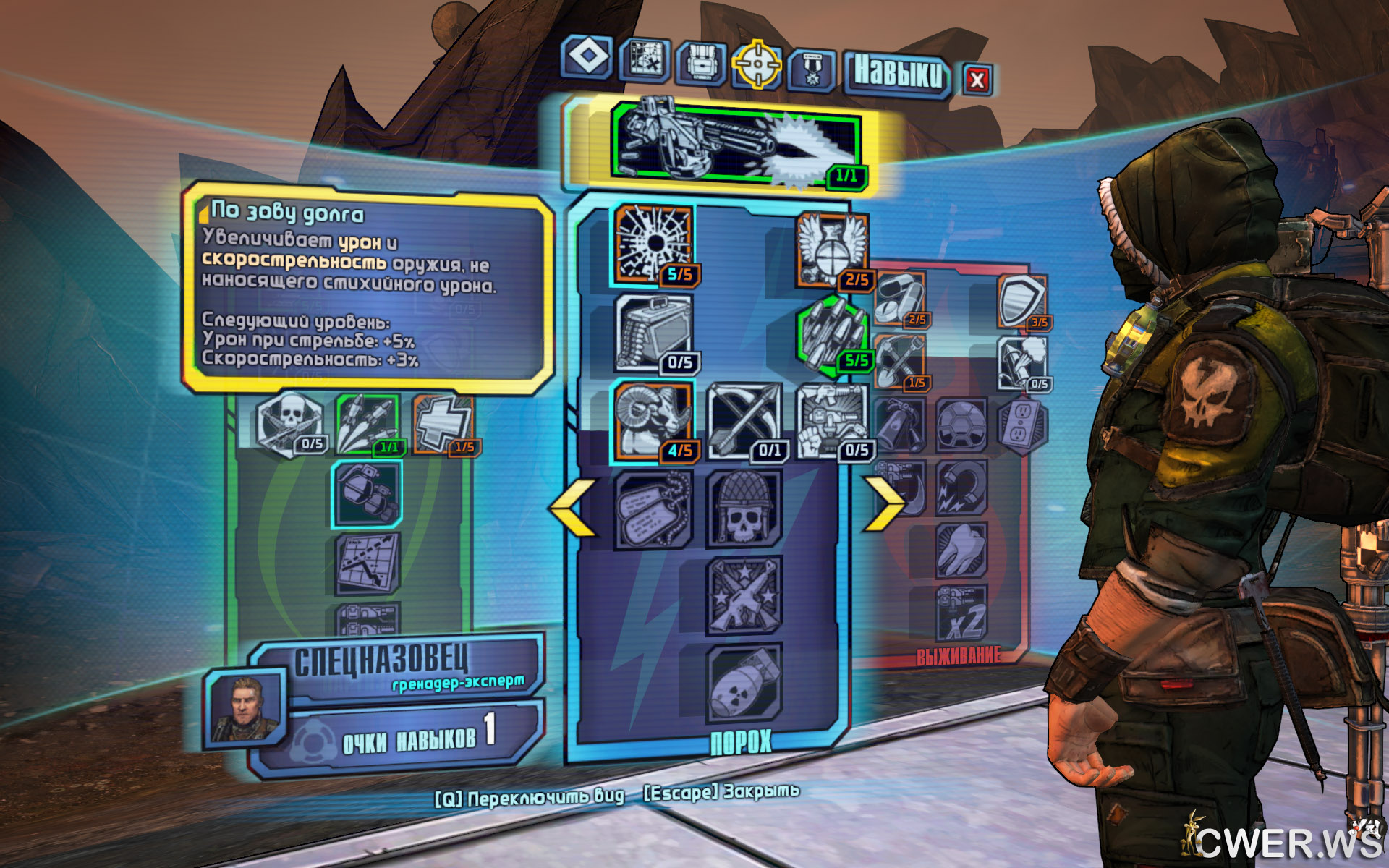Add a point to the ram skull skill
The width and height of the screenshot is (1389, 868).
653,420
